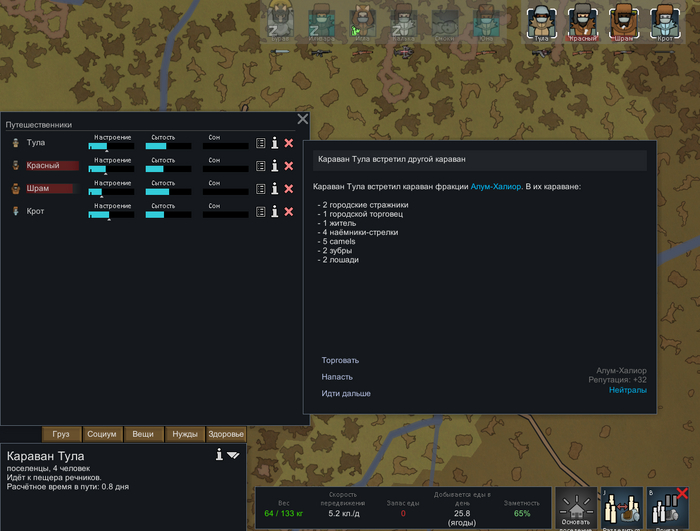Screen dimensions: 700x531
Task: Close the Путешественники panel
Action: click(303, 120)
